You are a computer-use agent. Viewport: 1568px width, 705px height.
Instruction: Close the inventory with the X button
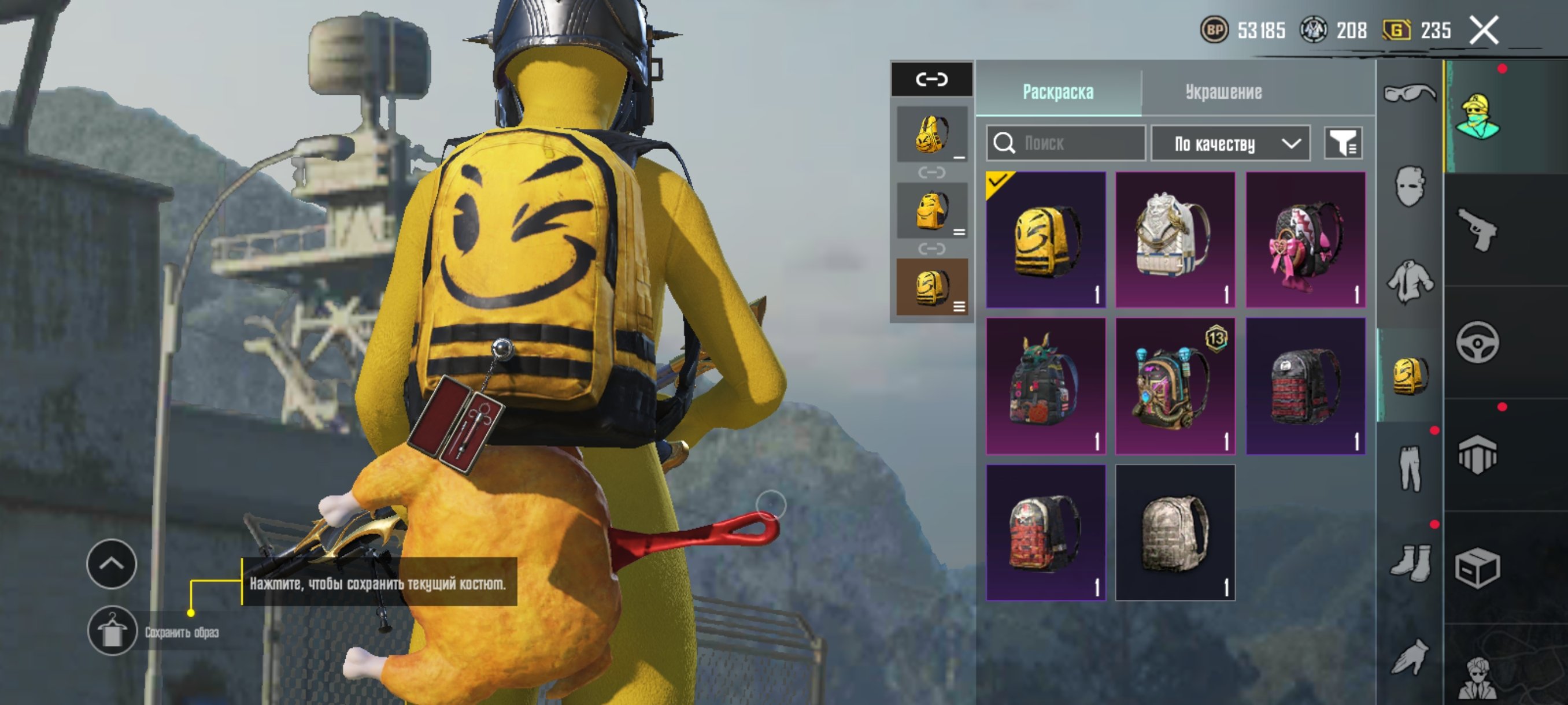coord(1484,30)
